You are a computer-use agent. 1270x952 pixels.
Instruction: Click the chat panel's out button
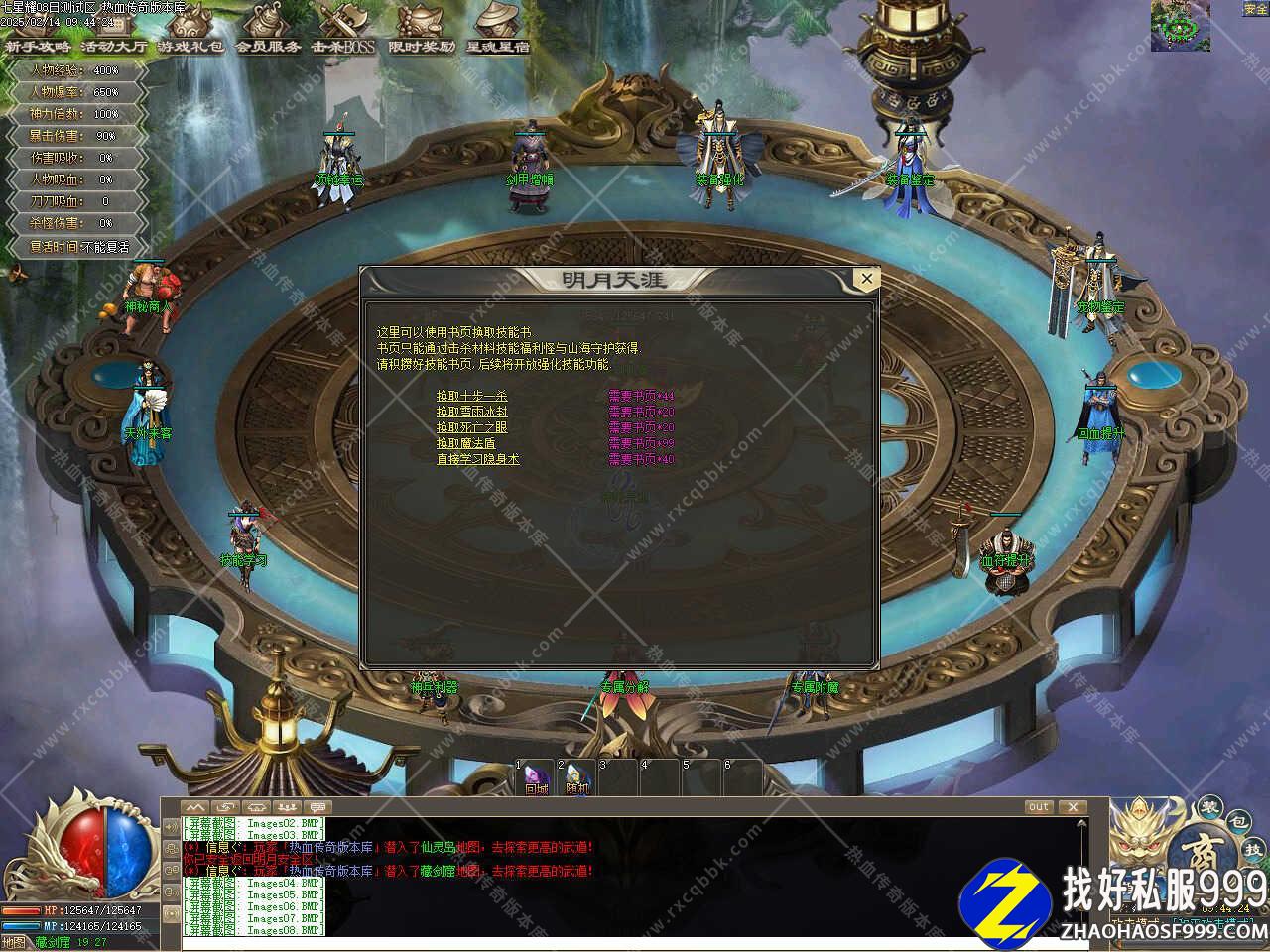coord(1038,807)
